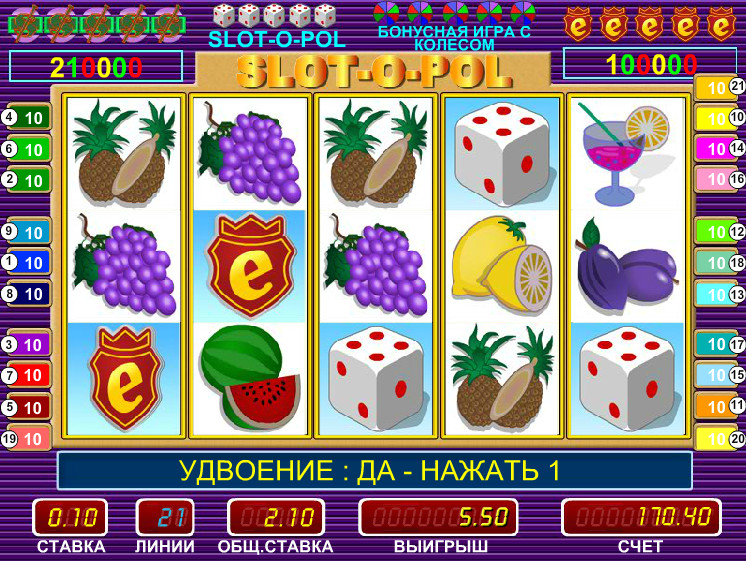Select the orange payline 11 marker

(721, 406)
